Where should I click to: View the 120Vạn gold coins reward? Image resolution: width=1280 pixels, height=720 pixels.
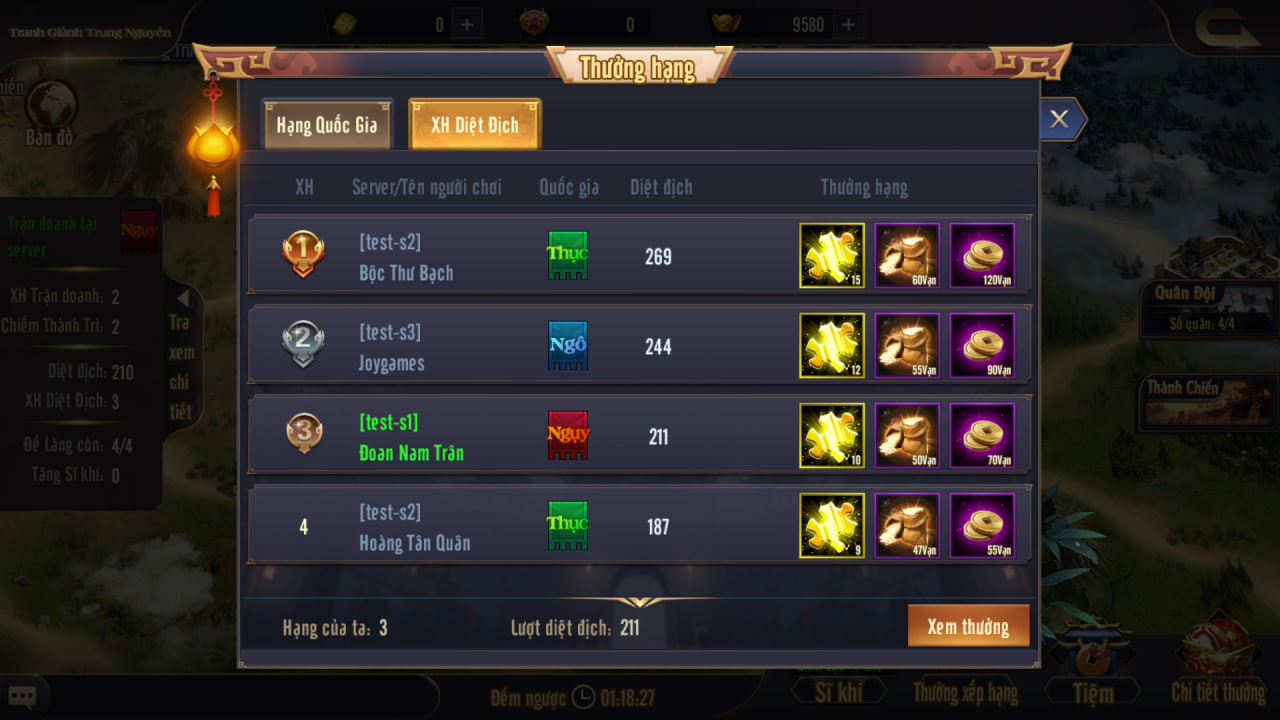click(x=982, y=256)
